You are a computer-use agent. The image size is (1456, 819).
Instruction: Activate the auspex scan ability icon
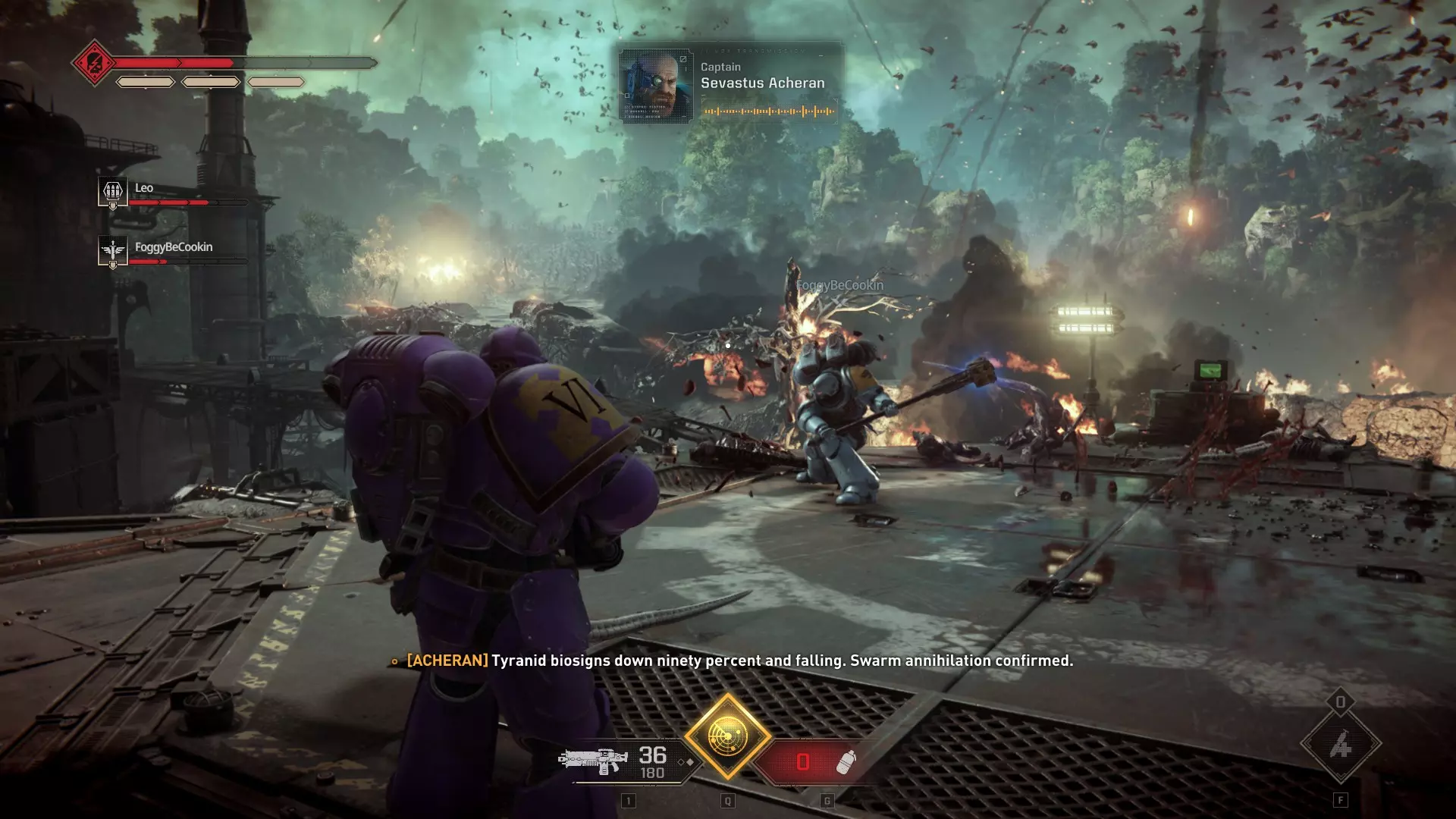click(727, 736)
